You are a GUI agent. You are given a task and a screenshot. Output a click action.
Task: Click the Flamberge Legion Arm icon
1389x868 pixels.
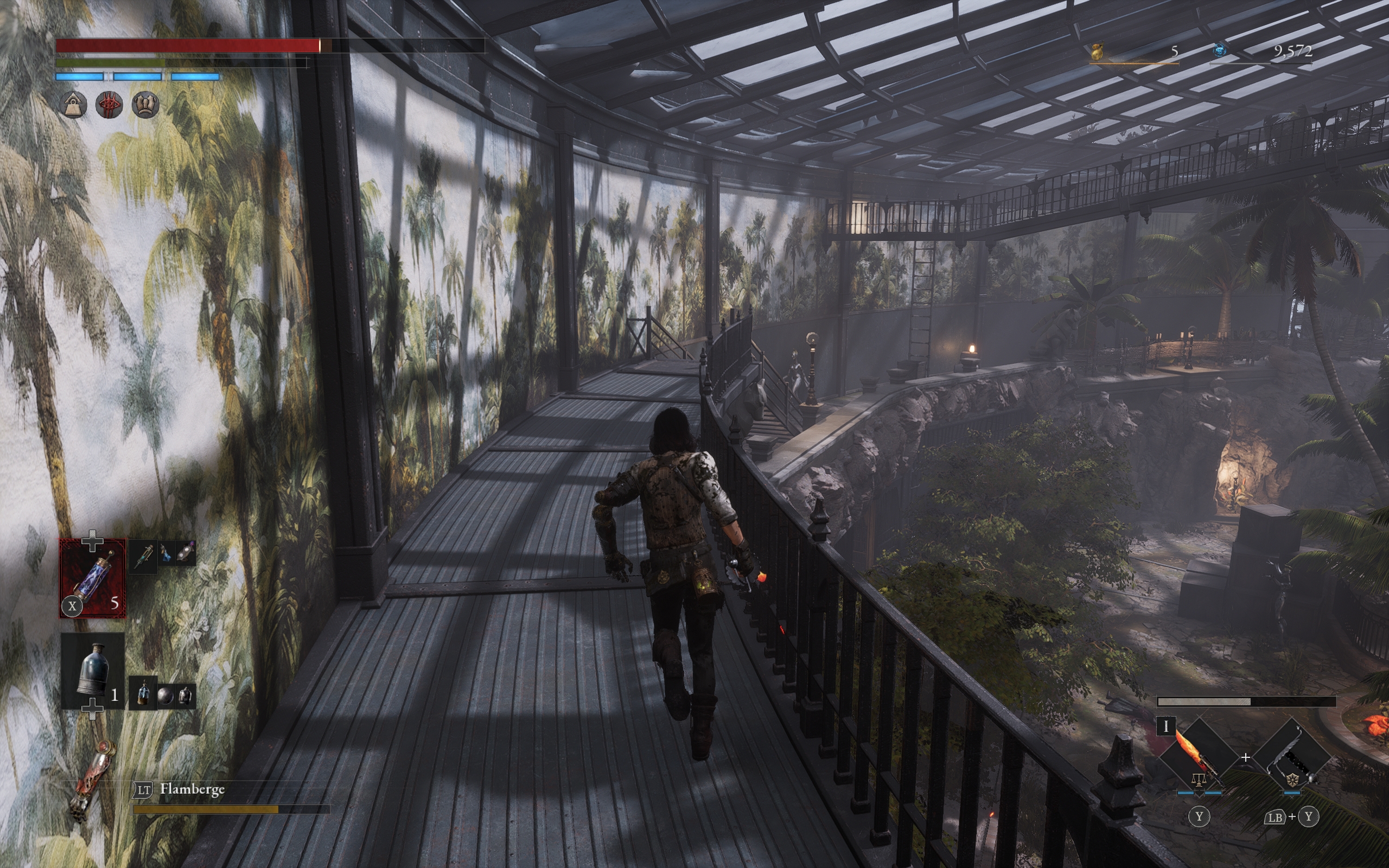[92, 780]
